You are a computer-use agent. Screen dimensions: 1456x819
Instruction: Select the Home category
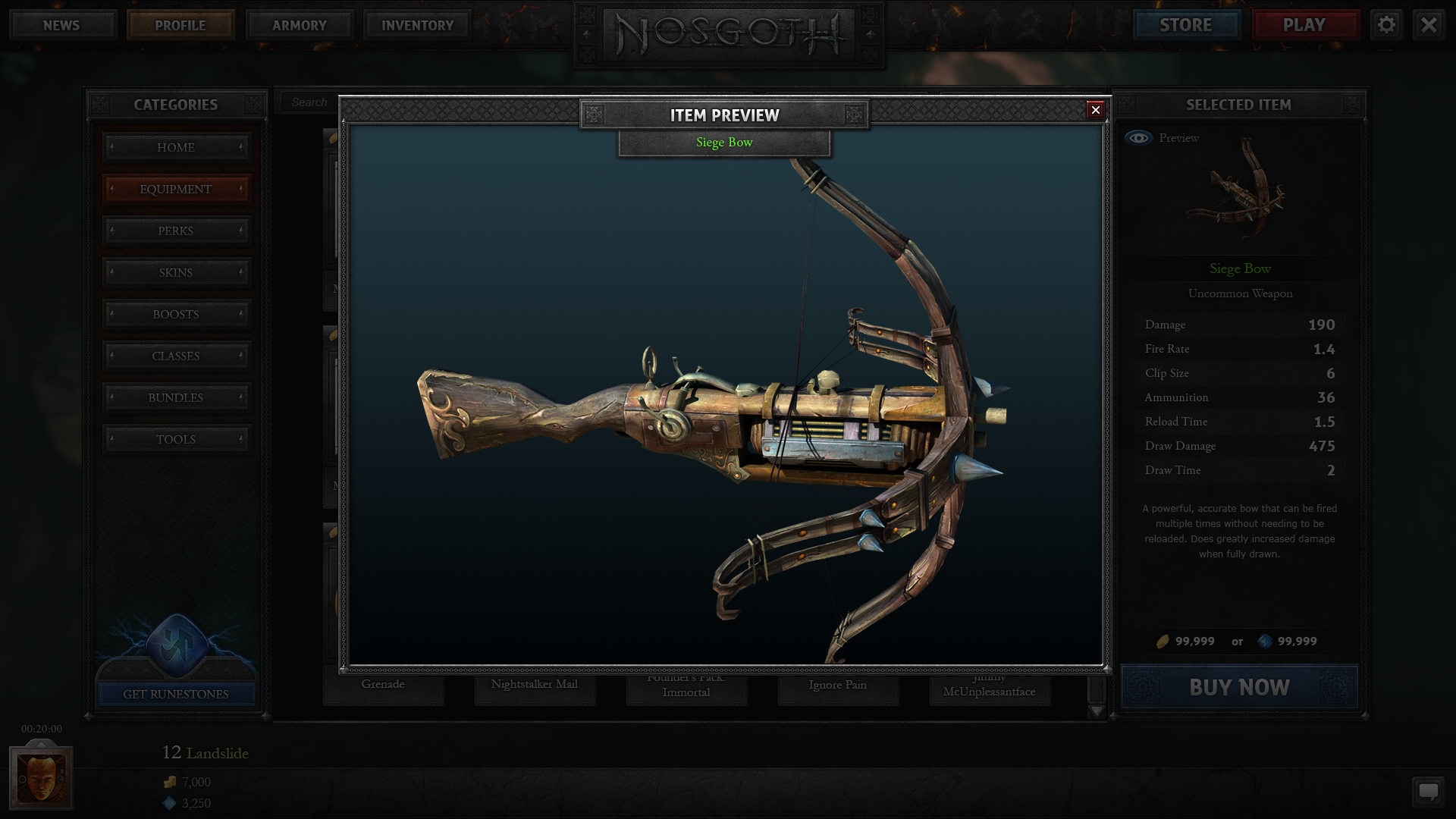click(x=176, y=147)
